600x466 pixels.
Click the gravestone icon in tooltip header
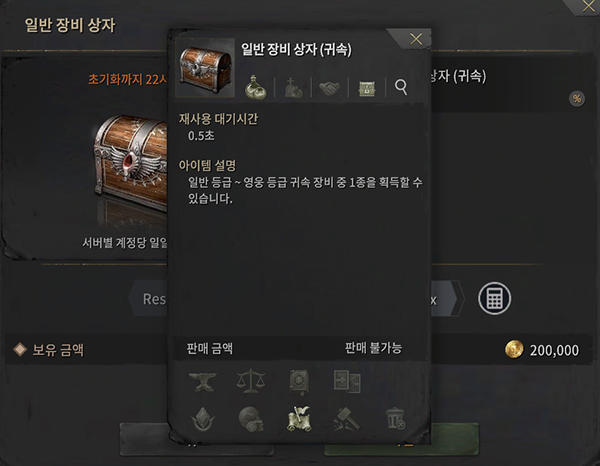292,87
